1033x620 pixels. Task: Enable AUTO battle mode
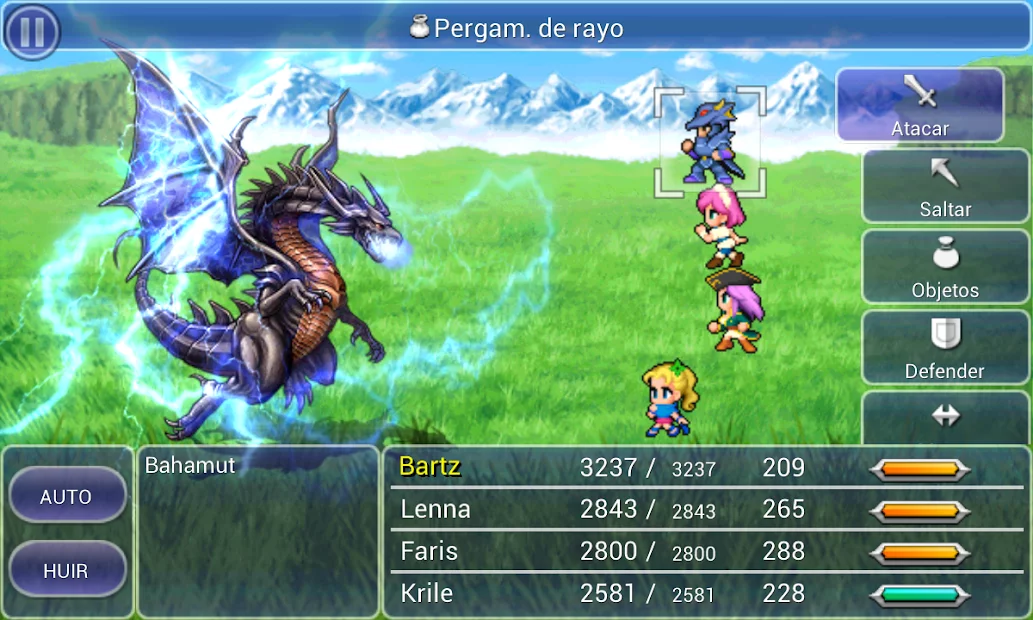coord(66,496)
